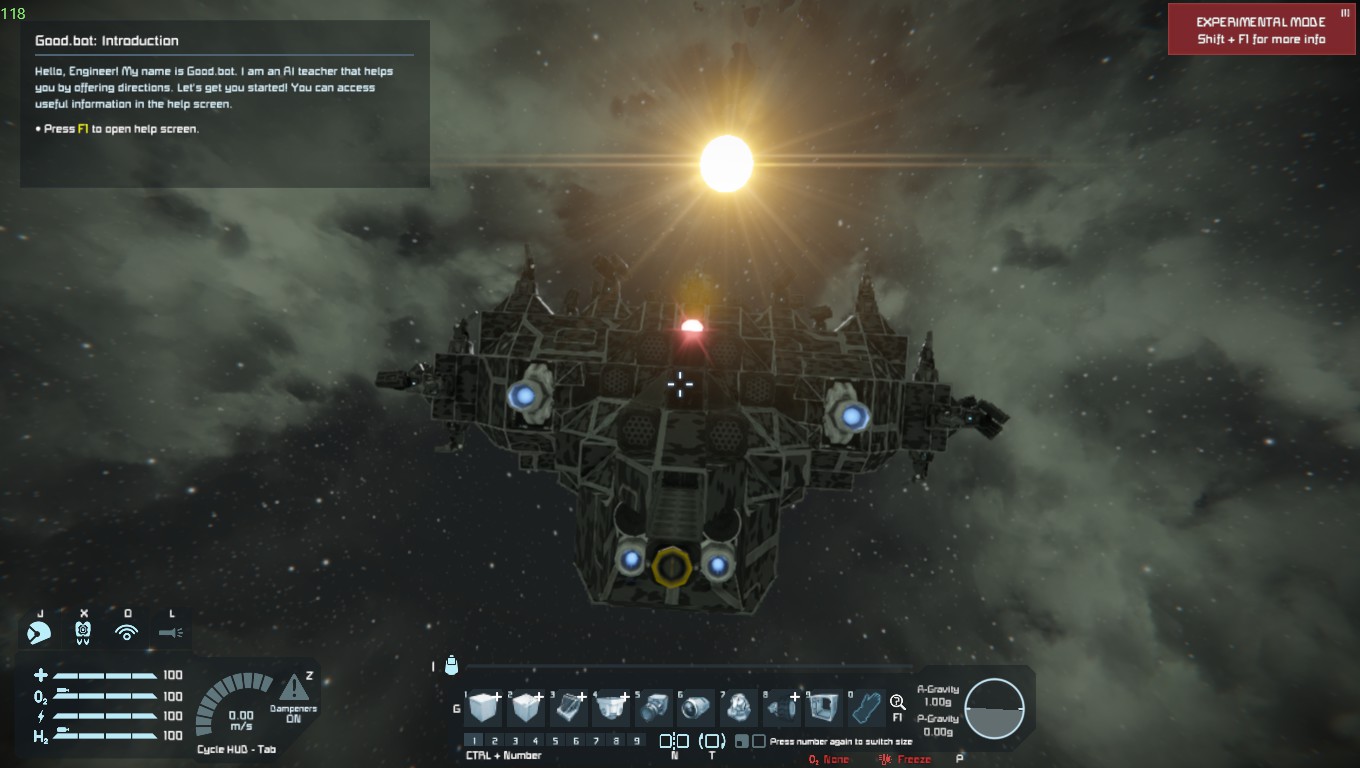Viewport: 1360px width, 768px height.
Task: Switch to toolbar page 5
Action: click(555, 741)
